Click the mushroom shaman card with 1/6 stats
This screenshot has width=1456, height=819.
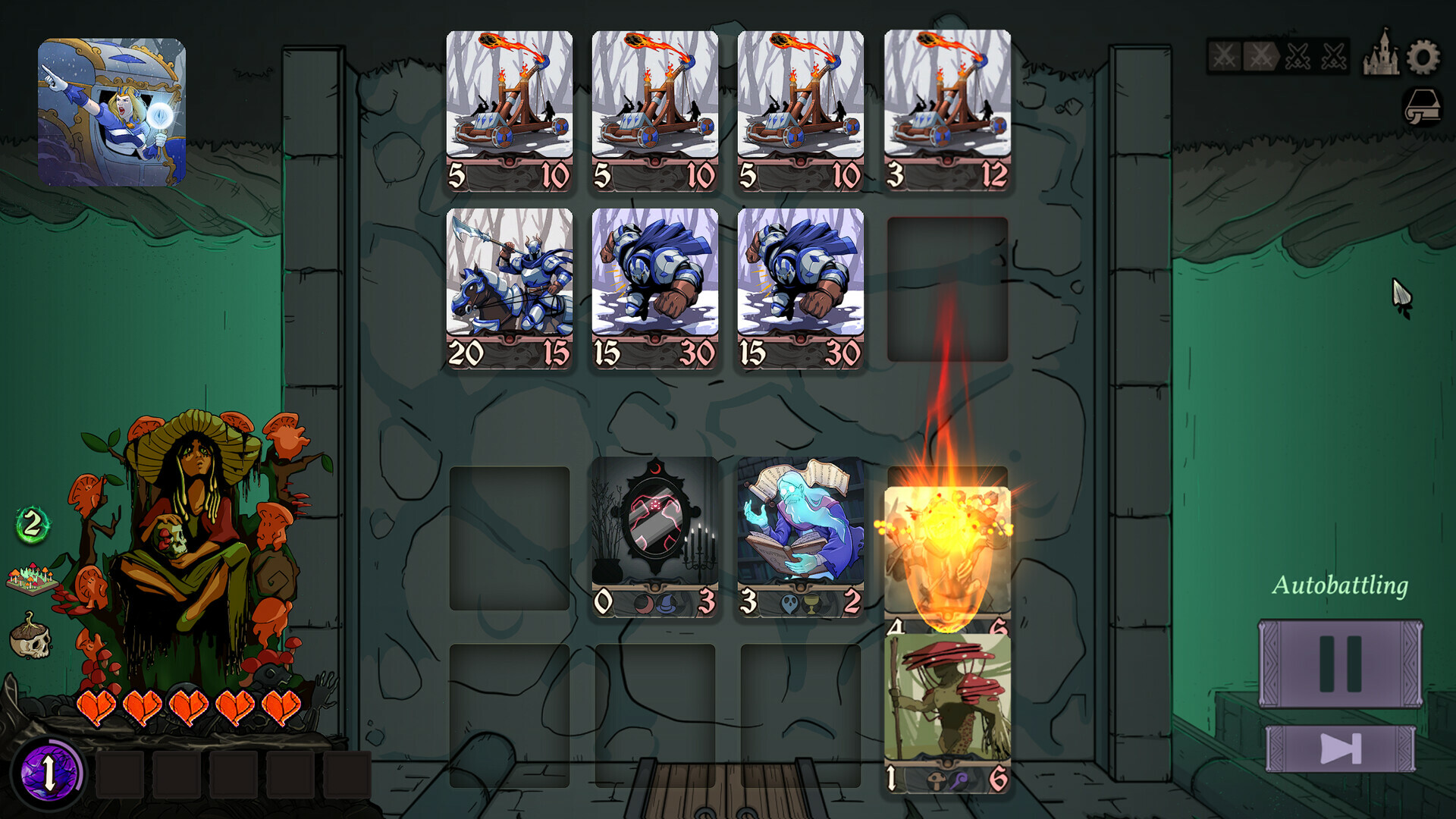945,713
